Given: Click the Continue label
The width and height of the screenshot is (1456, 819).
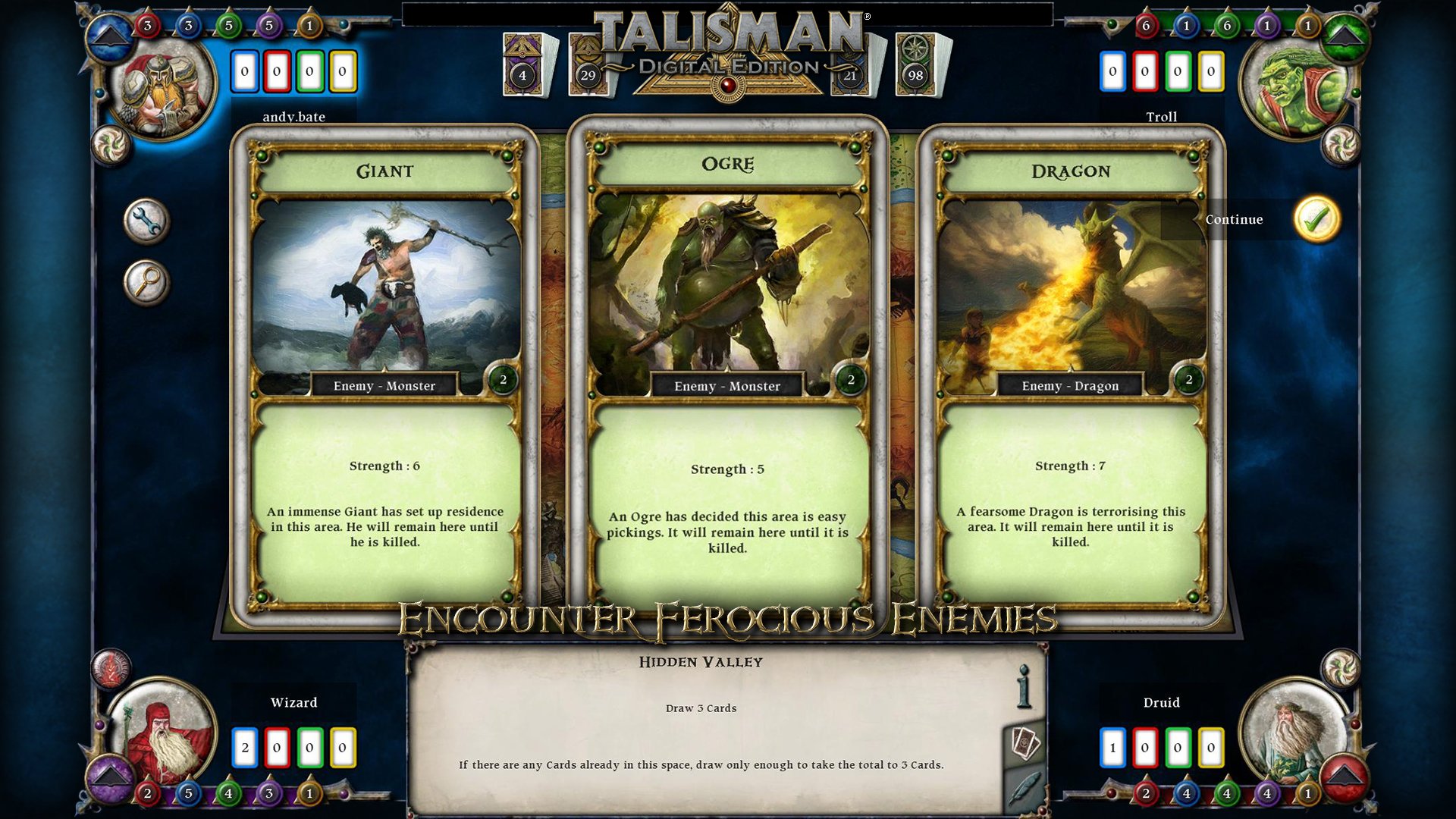Looking at the screenshot, I should 1233,219.
